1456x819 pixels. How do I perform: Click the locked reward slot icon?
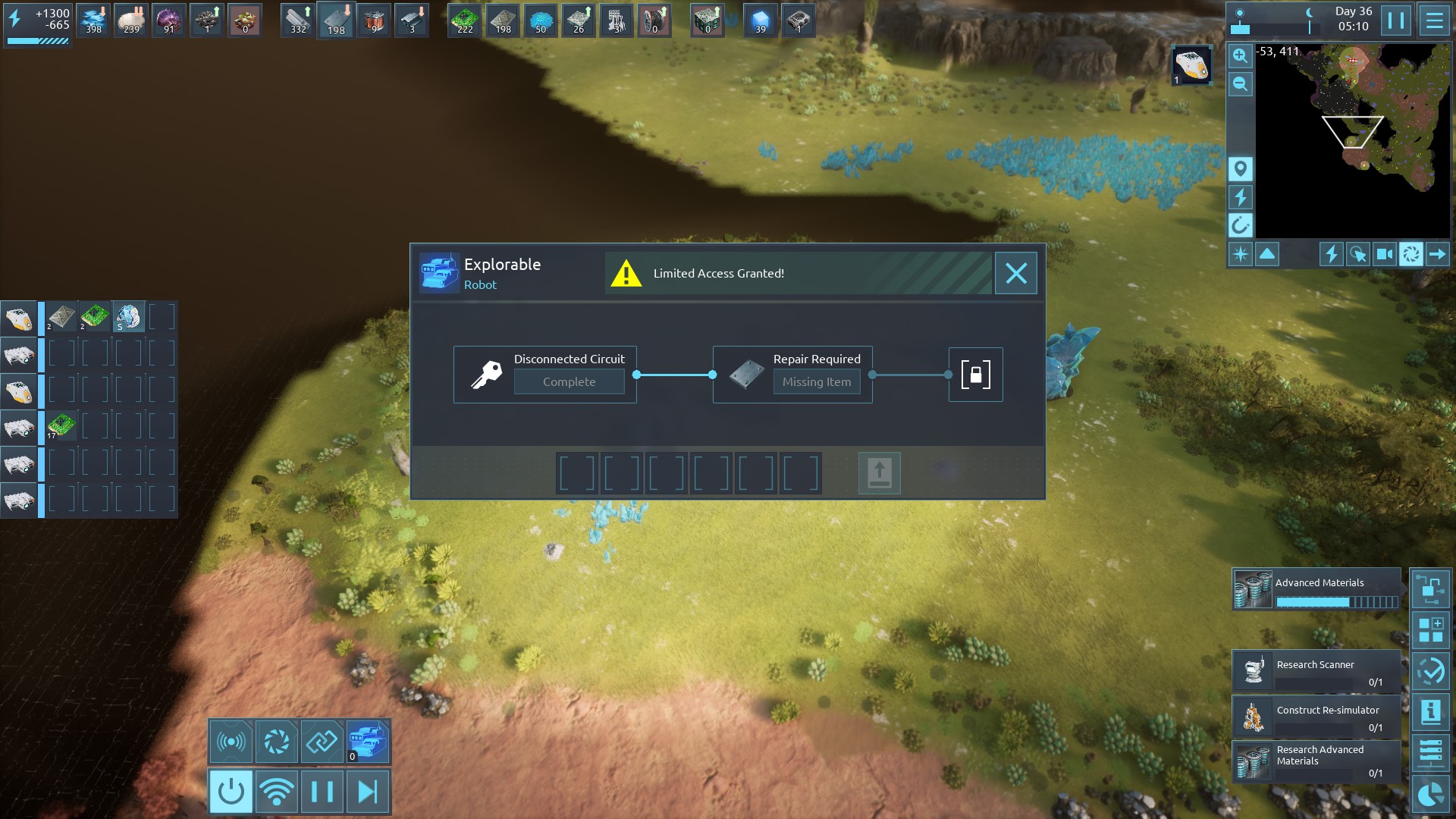(975, 375)
